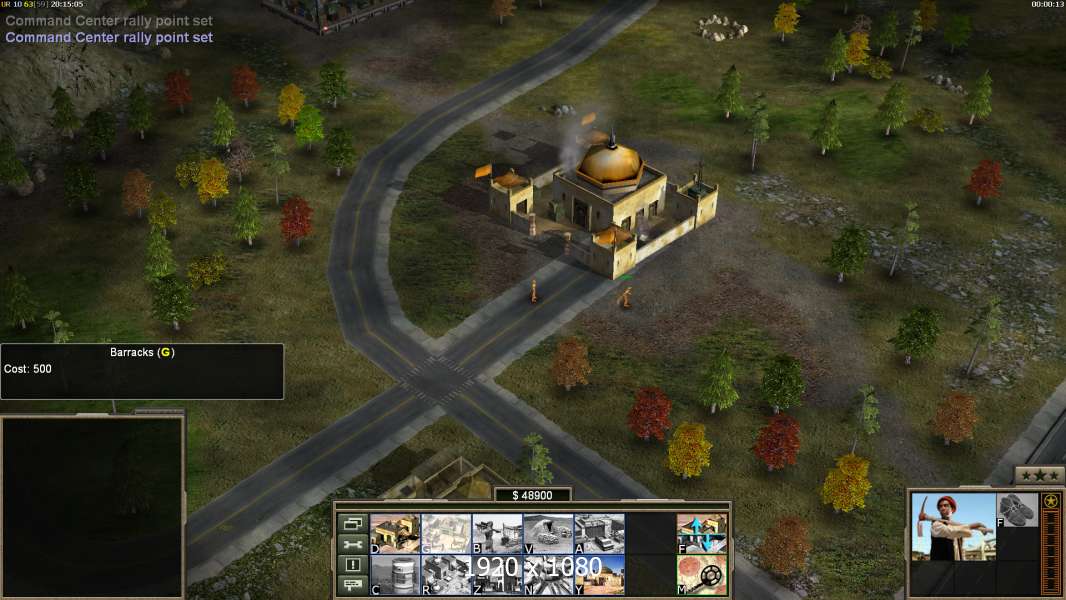Screen dimensions: 1066x600
Task: Select the Tunnel Network icon marked V
Action: 548,533
